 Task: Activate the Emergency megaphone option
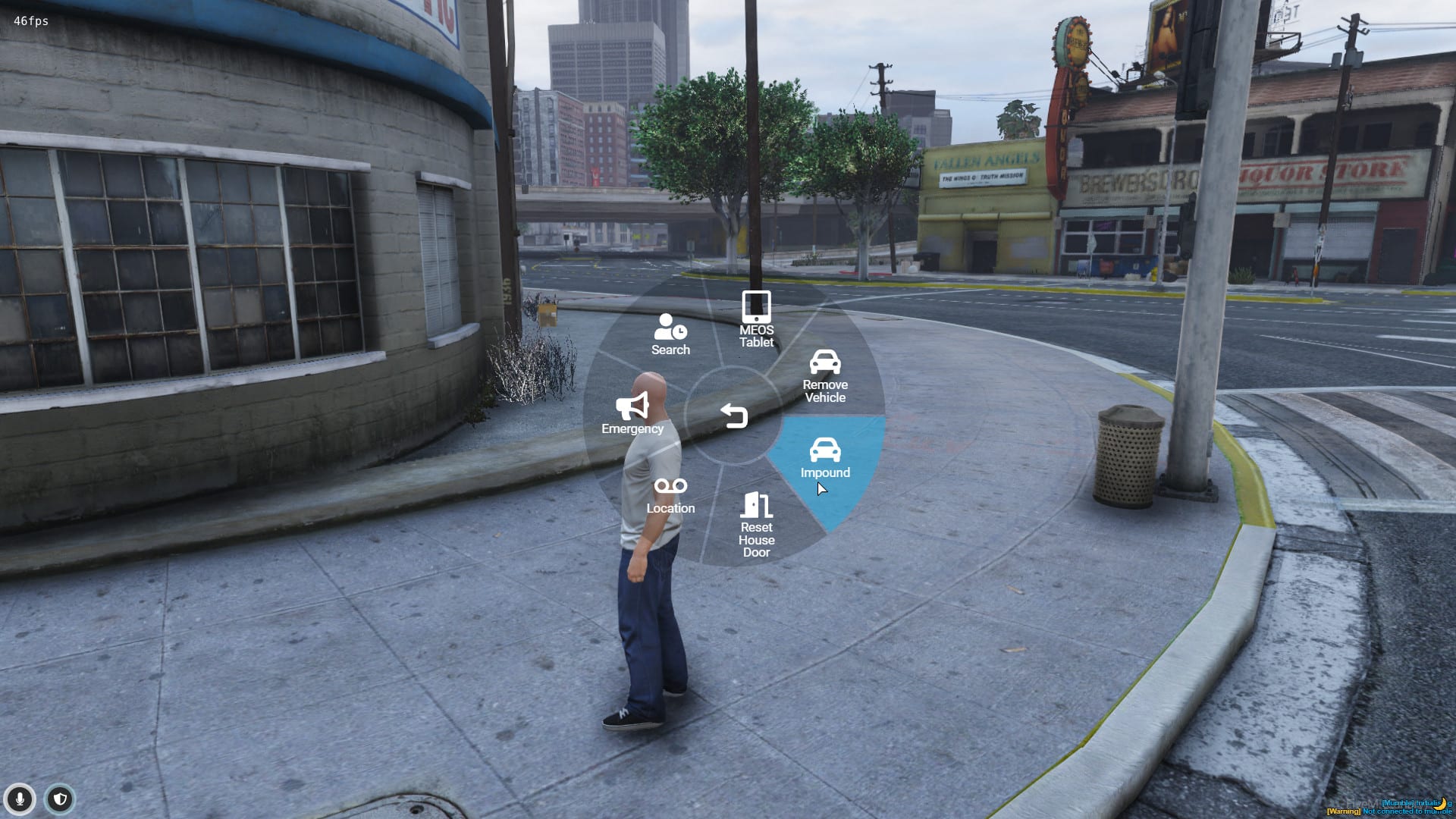click(x=632, y=413)
